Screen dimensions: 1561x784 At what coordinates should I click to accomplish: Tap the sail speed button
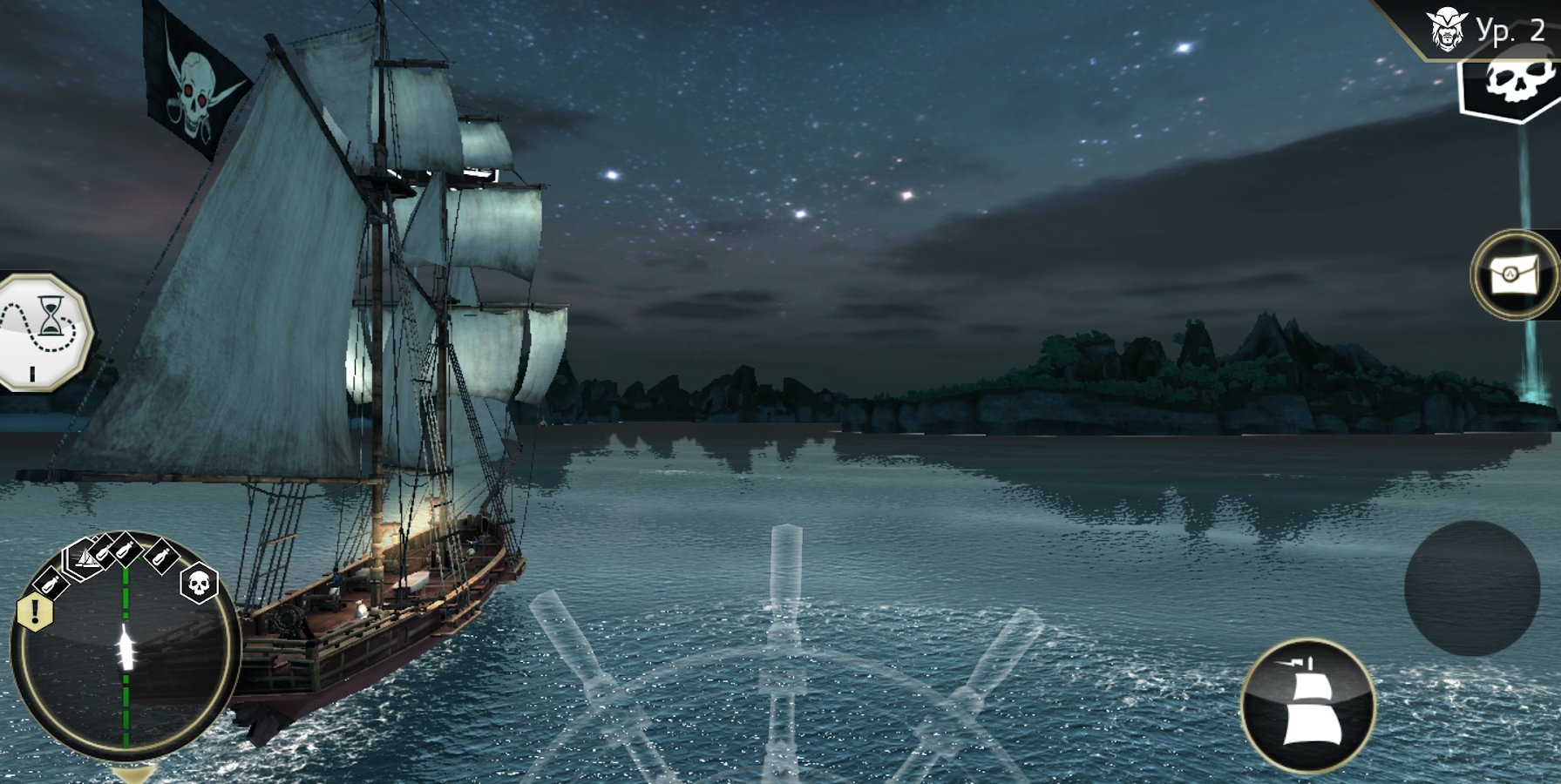tap(1307, 706)
